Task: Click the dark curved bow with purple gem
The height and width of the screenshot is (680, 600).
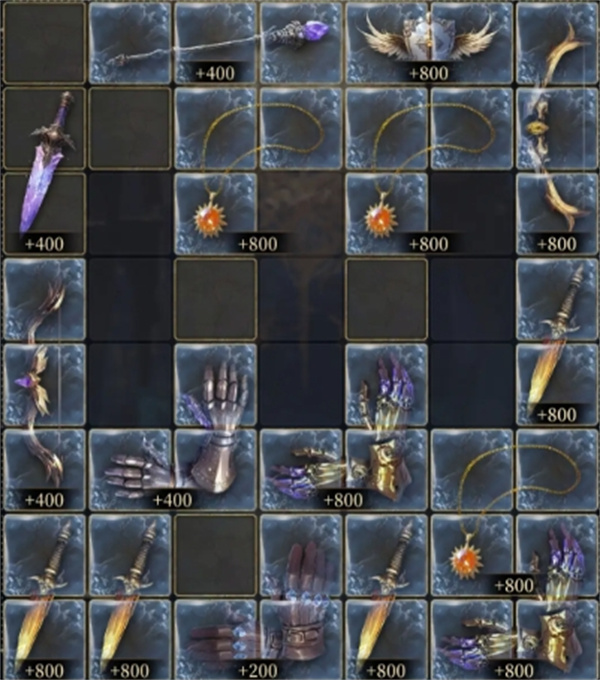Action: tap(45, 385)
